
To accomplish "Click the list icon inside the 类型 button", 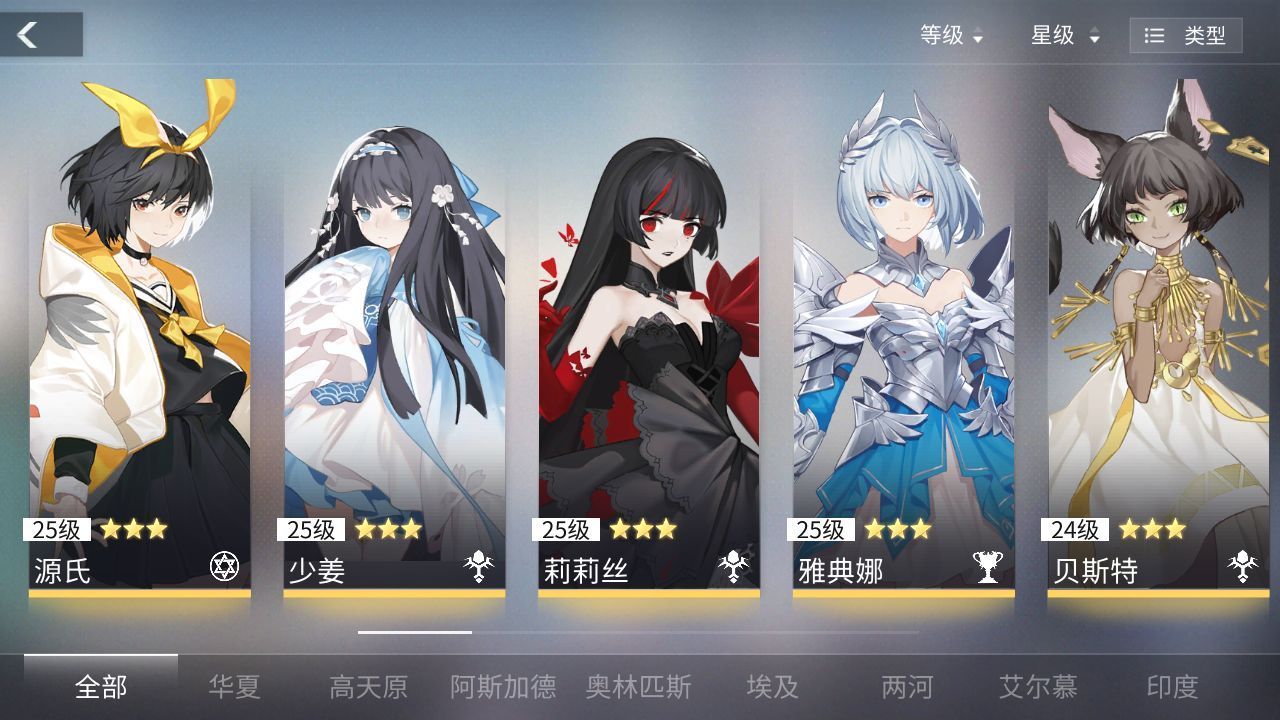I will (x=1154, y=34).
